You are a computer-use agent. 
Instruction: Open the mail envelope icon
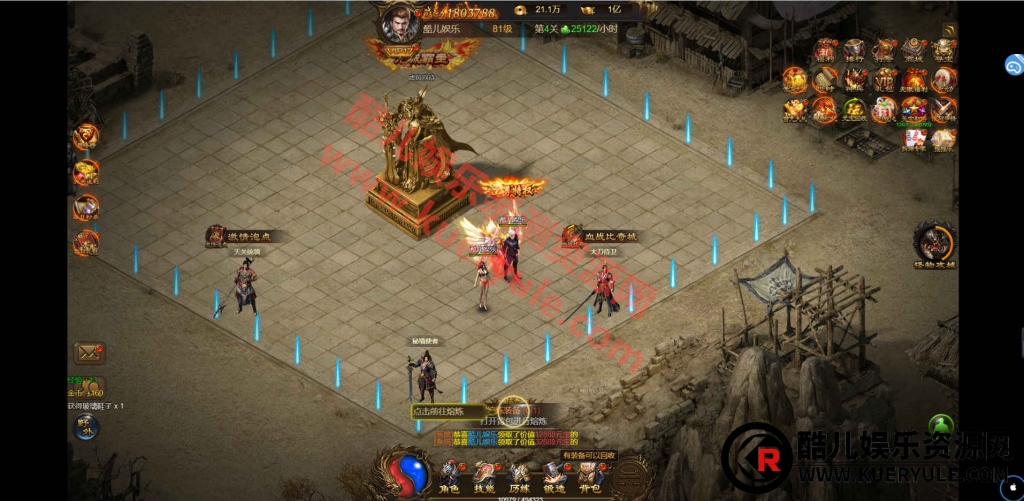tap(89, 352)
